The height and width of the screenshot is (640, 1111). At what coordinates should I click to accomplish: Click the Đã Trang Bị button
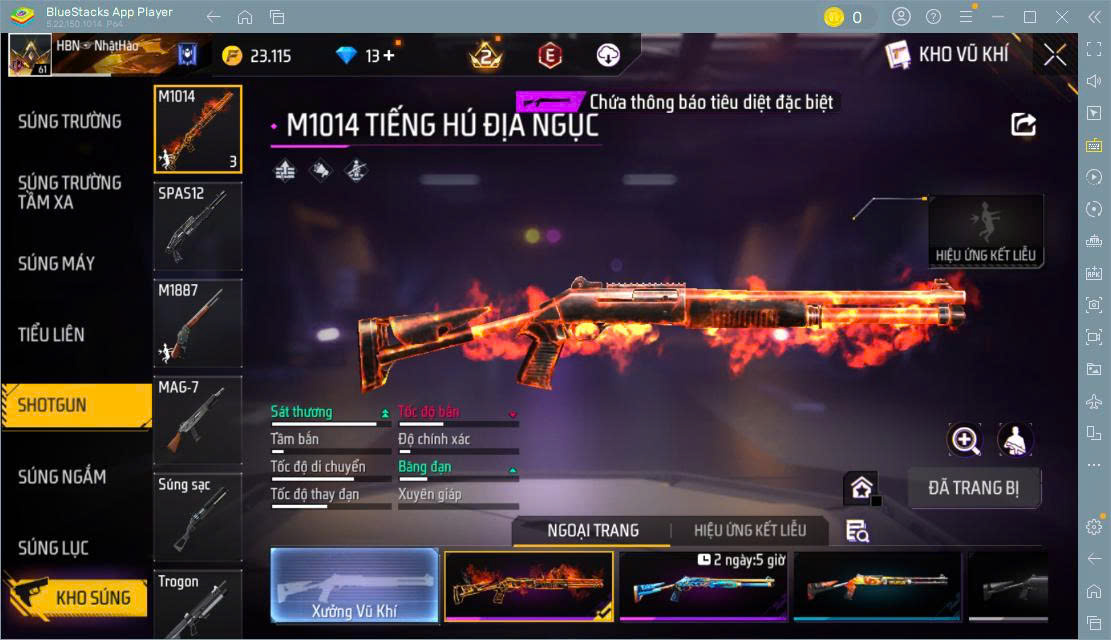975,488
